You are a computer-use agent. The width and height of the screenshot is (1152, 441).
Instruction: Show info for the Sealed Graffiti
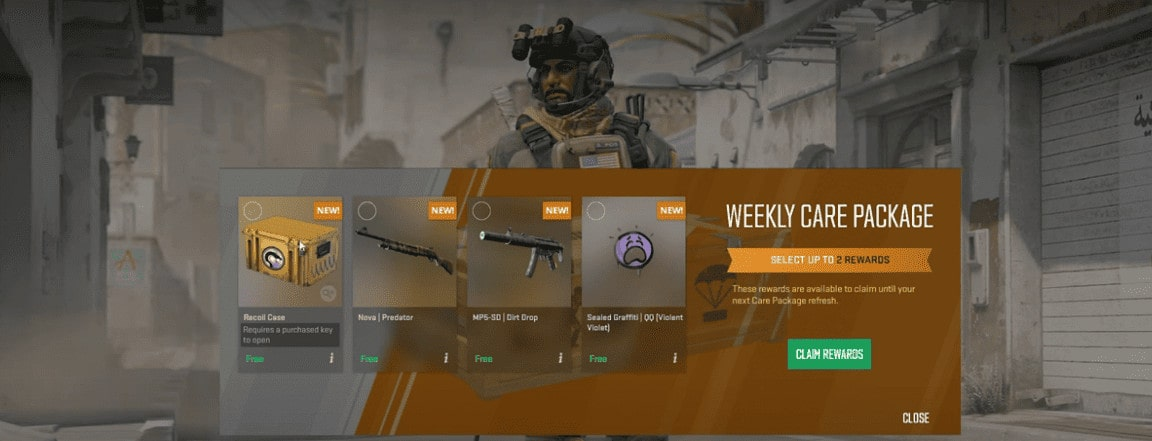[x=675, y=358]
